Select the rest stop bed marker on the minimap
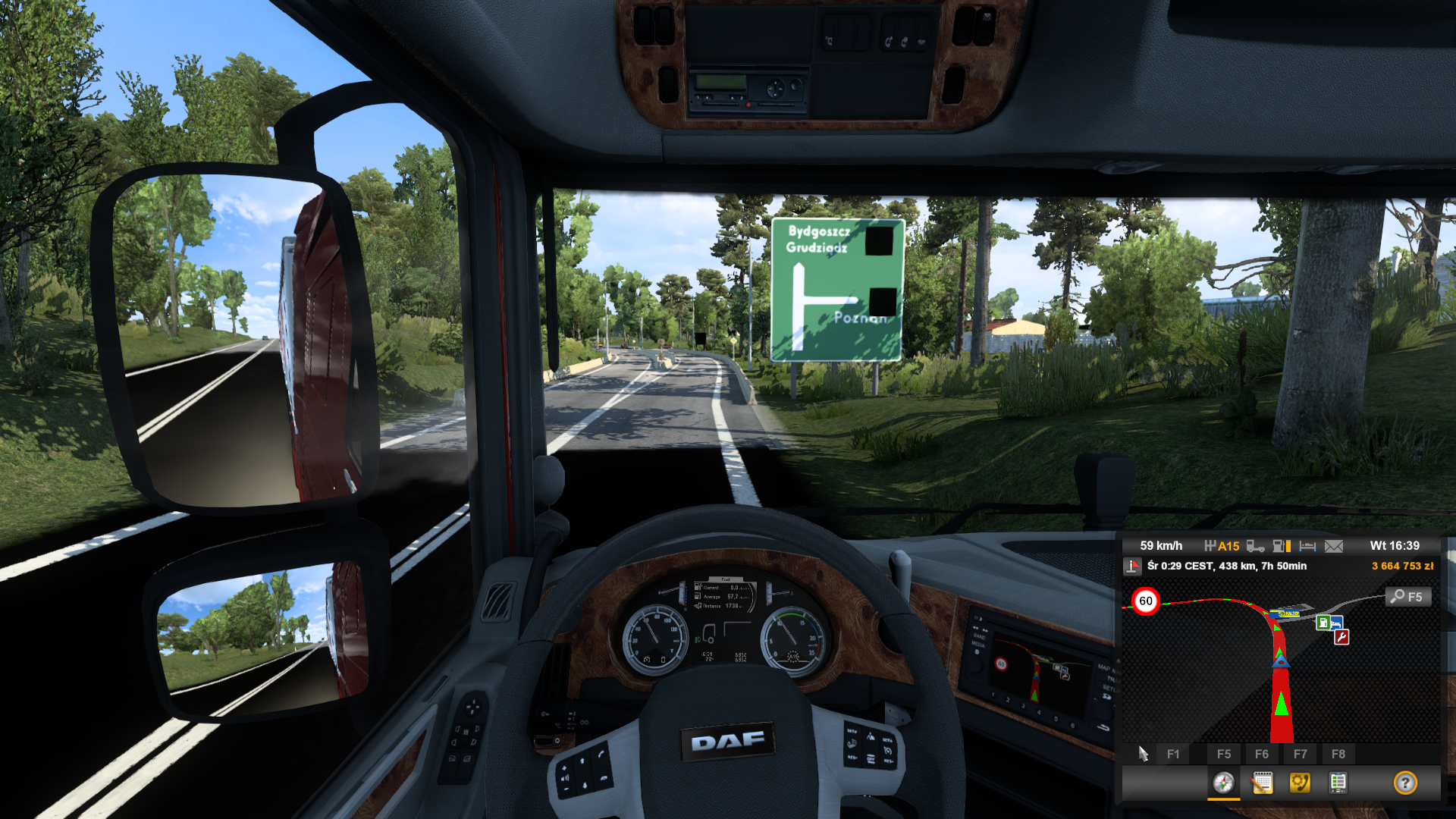This screenshot has width=1456, height=819. [1336, 623]
